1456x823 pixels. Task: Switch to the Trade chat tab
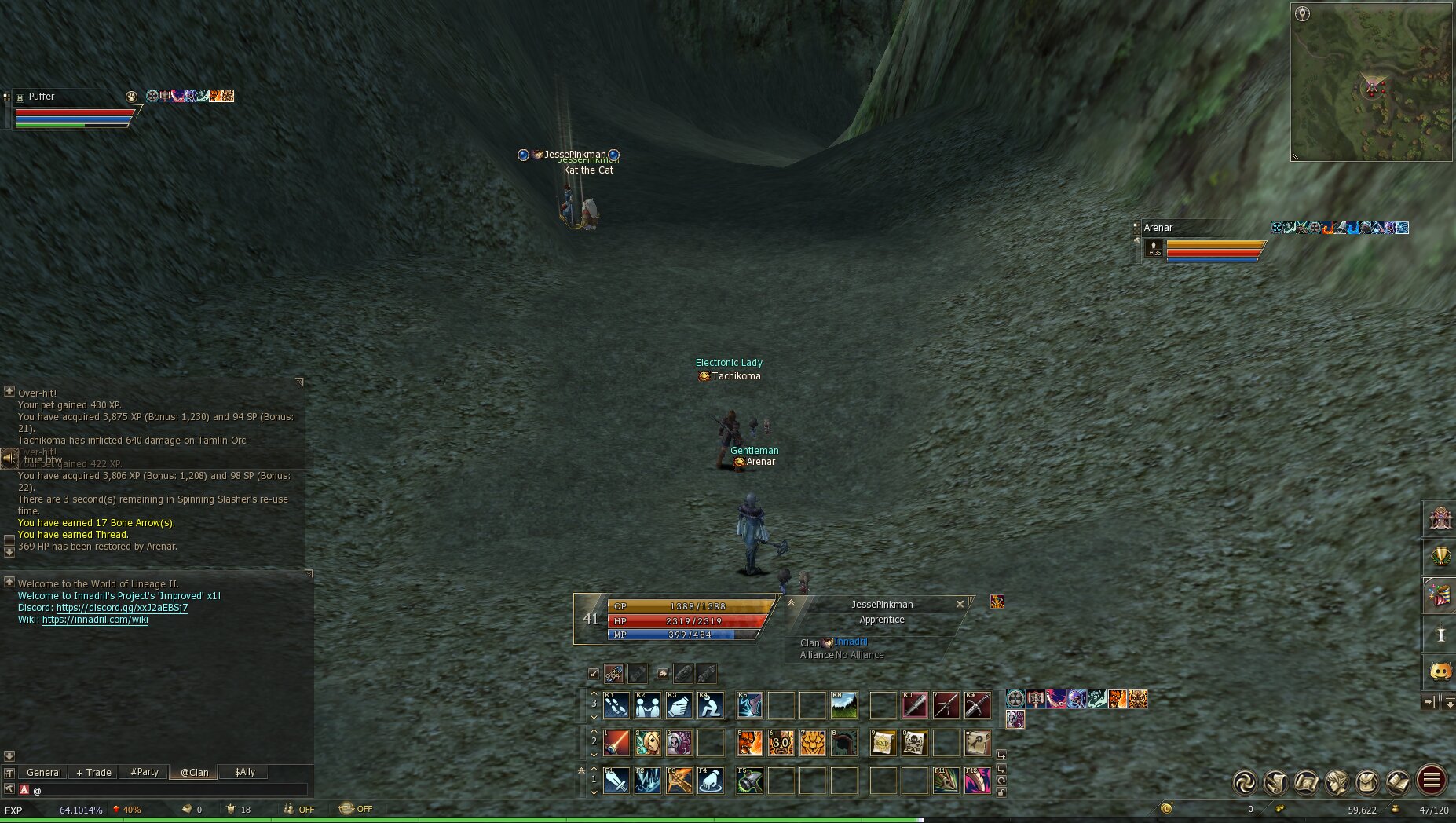click(x=93, y=772)
